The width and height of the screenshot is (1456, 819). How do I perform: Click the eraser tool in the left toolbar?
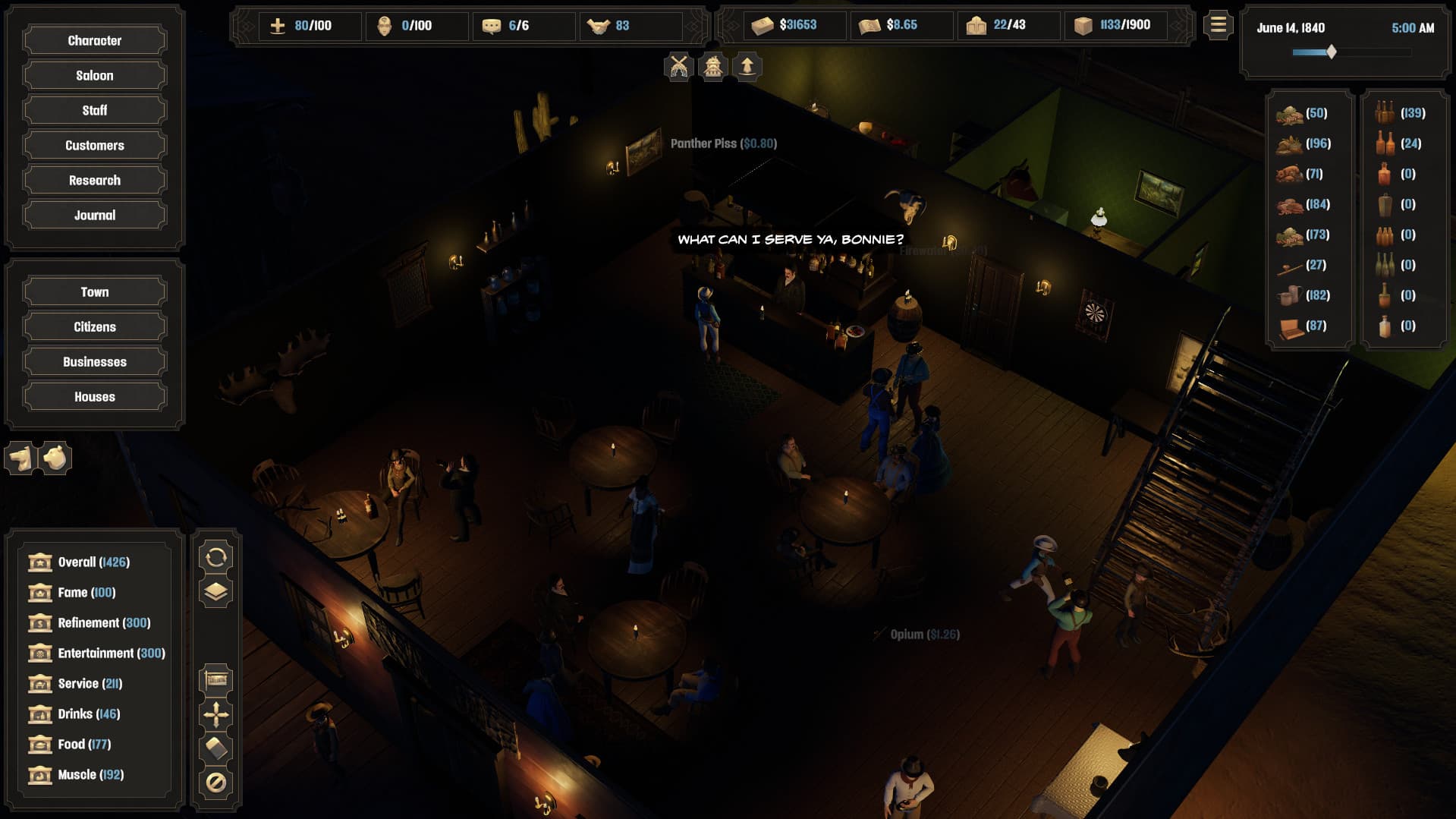pyautogui.click(x=217, y=746)
